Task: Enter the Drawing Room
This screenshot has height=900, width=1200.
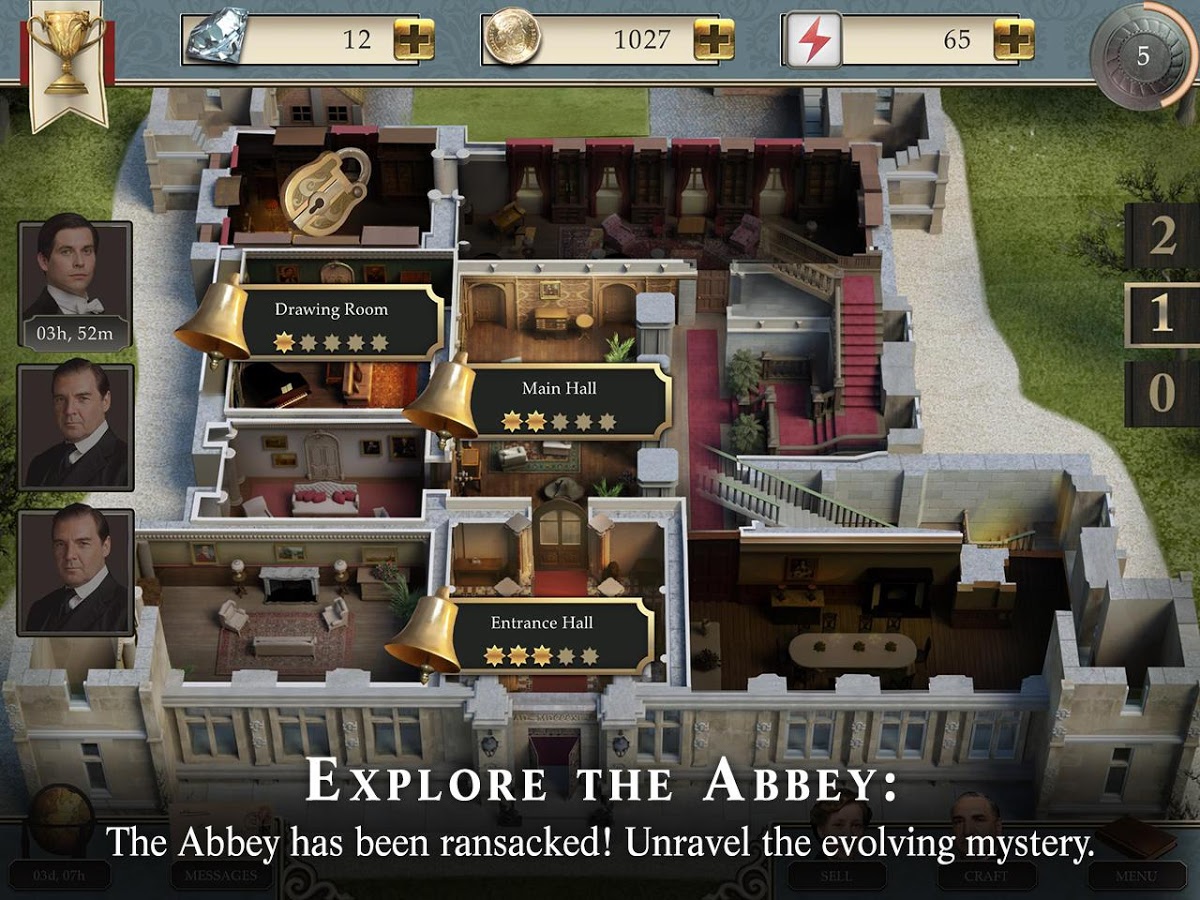Action: pos(331,322)
